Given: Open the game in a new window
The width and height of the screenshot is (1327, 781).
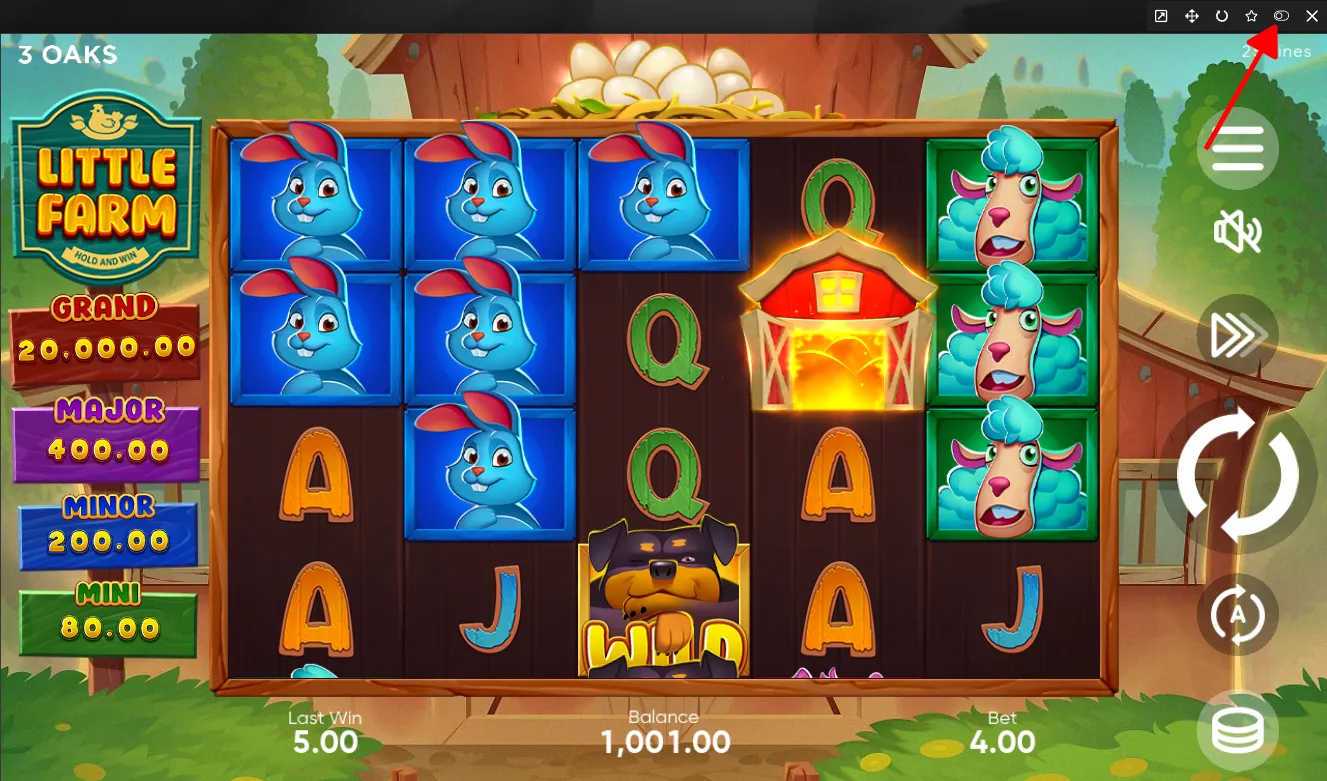Looking at the screenshot, I should (x=1161, y=16).
